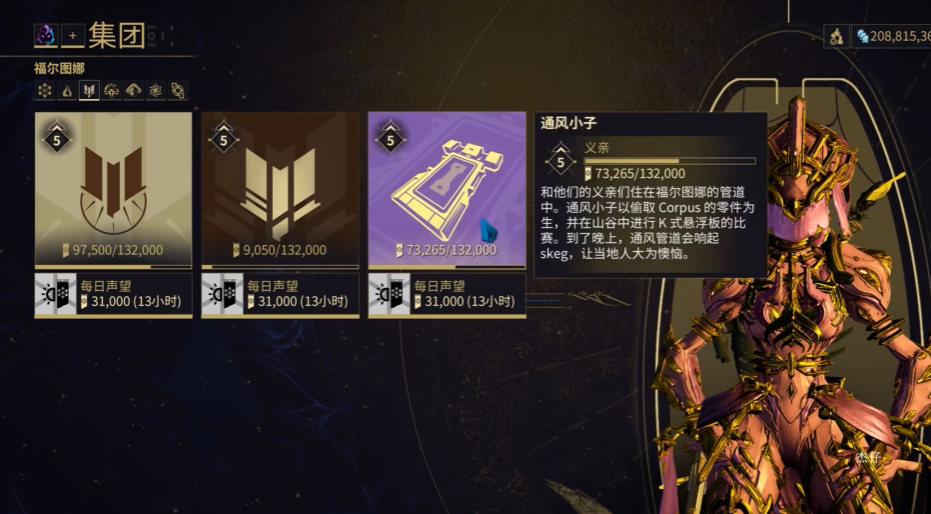931x514 pixels.
Task: Select the hexagonal snowflake syndicate tab
Action: [45, 91]
